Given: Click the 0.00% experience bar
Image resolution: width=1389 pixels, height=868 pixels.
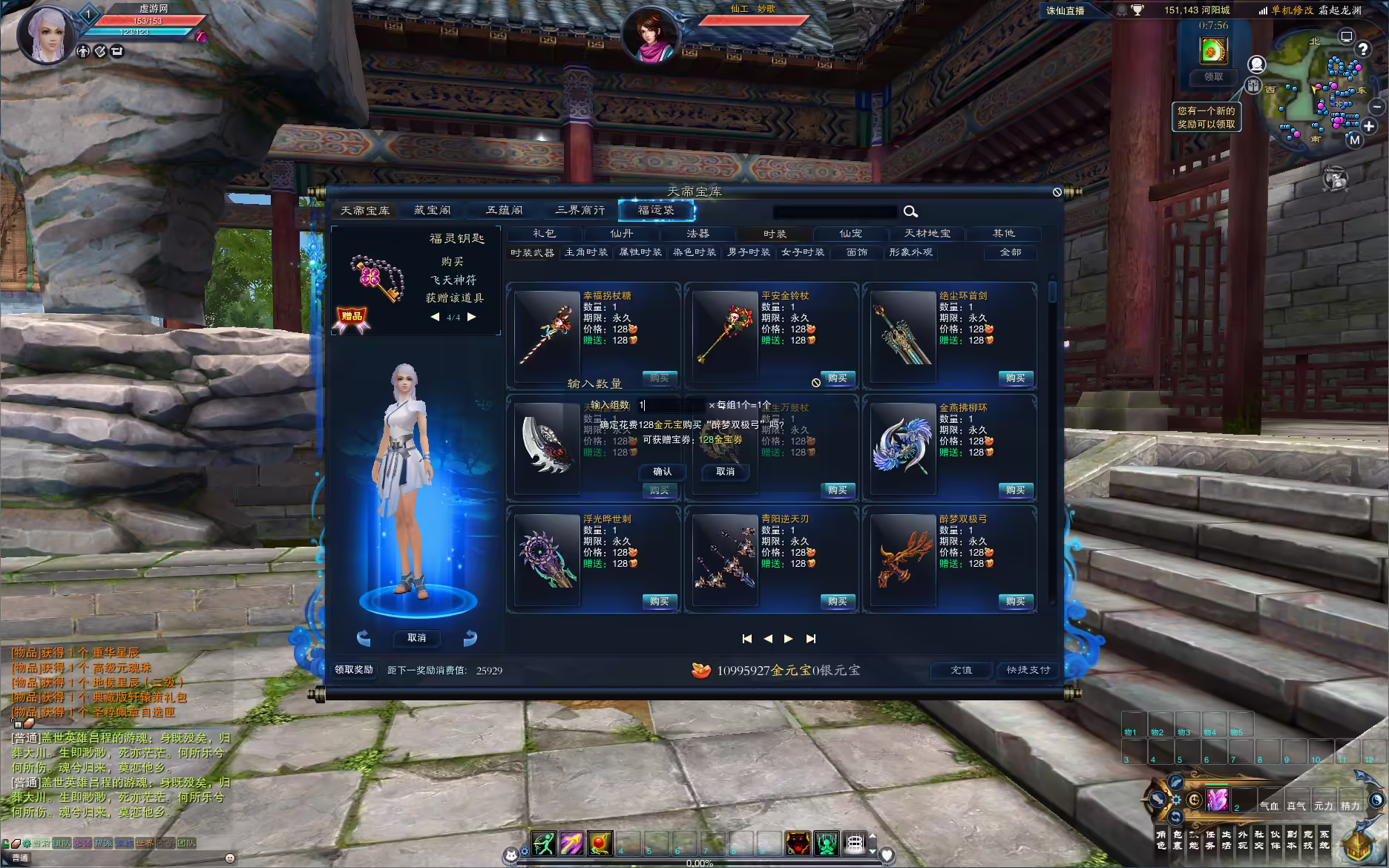Looking at the screenshot, I should 701,863.
